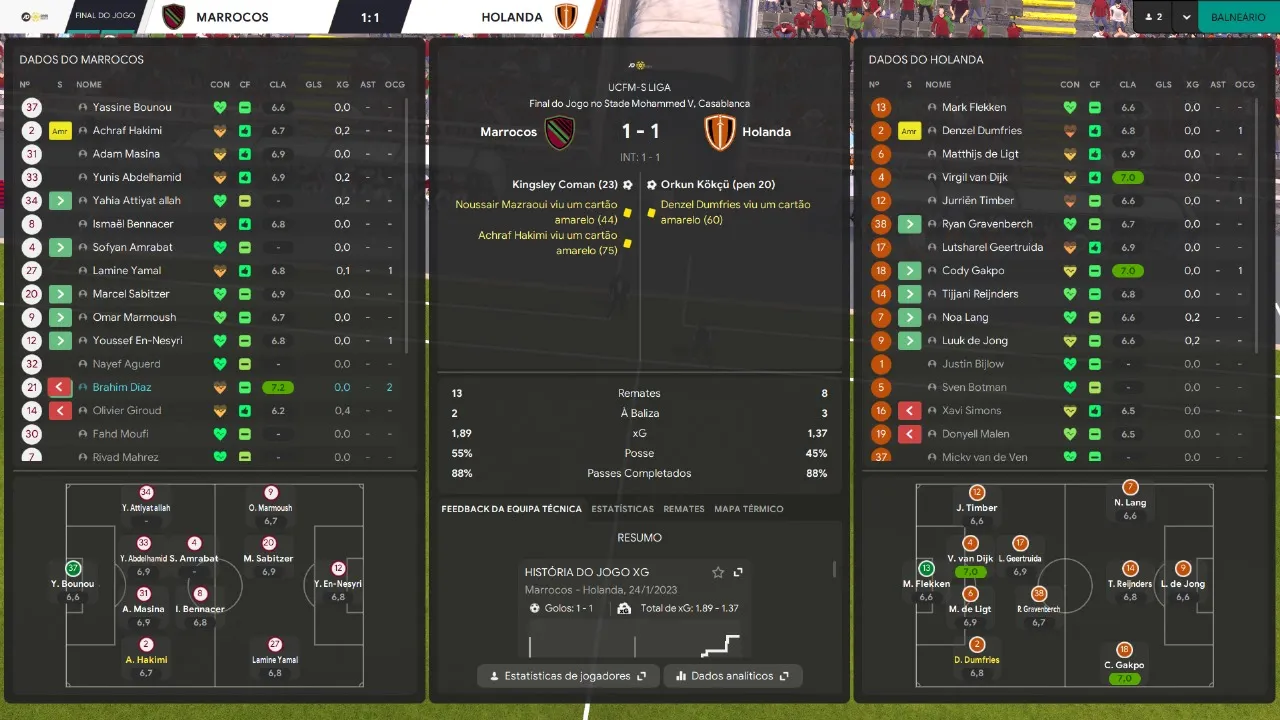Open Estatísticas de jogadores
Image resolution: width=1280 pixels, height=720 pixels.
coord(568,676)
